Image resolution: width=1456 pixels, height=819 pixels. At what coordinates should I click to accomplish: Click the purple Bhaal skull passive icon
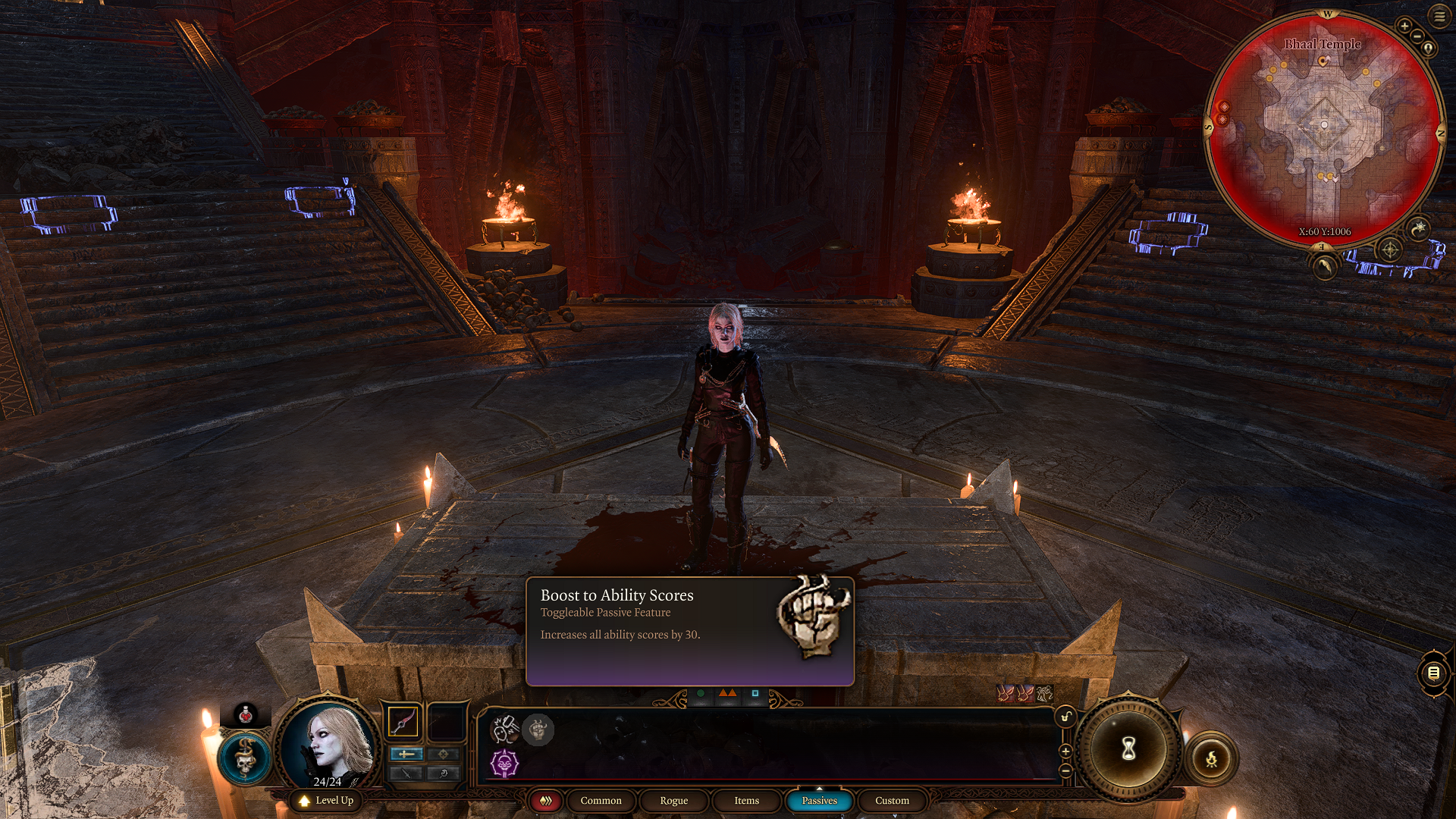[x=504, y=764]
